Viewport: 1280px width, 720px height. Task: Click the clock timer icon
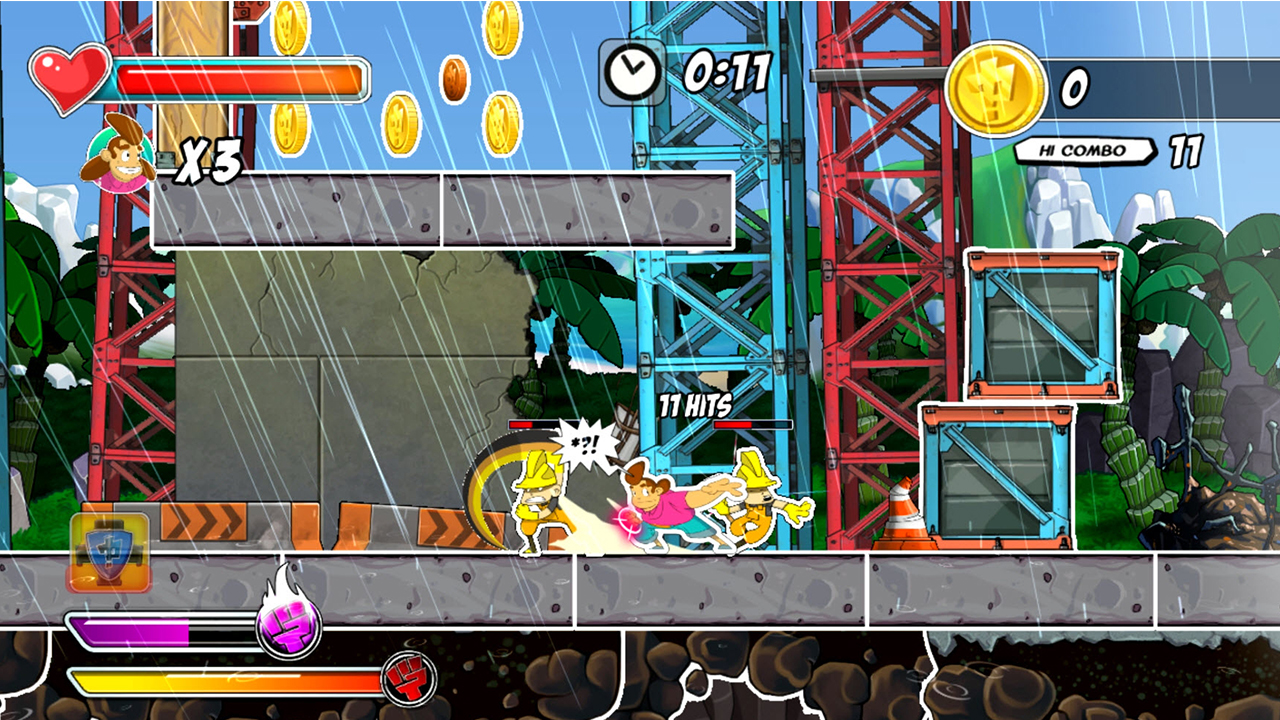[x=632, y=73]
